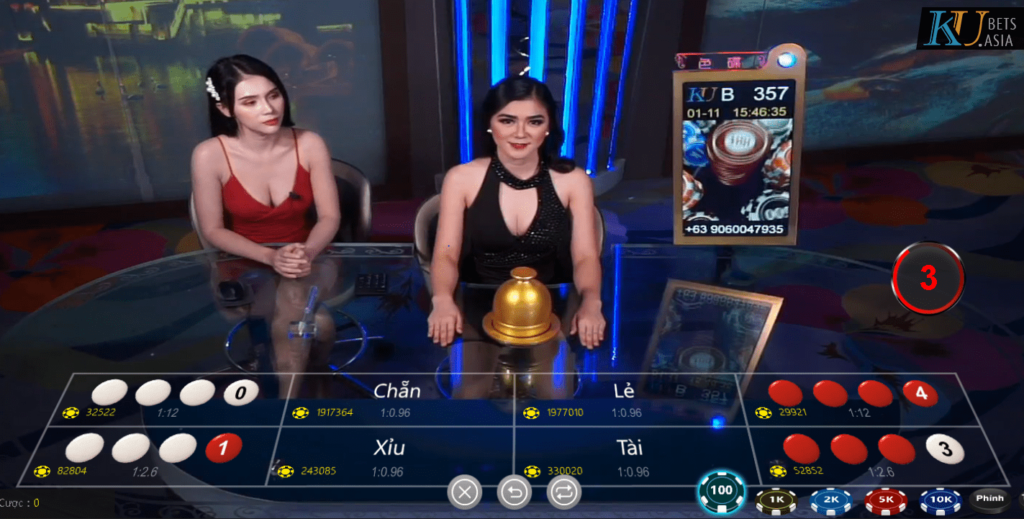
Task: Place a bet on Chẵn
Action: click(x=396, y=399)
